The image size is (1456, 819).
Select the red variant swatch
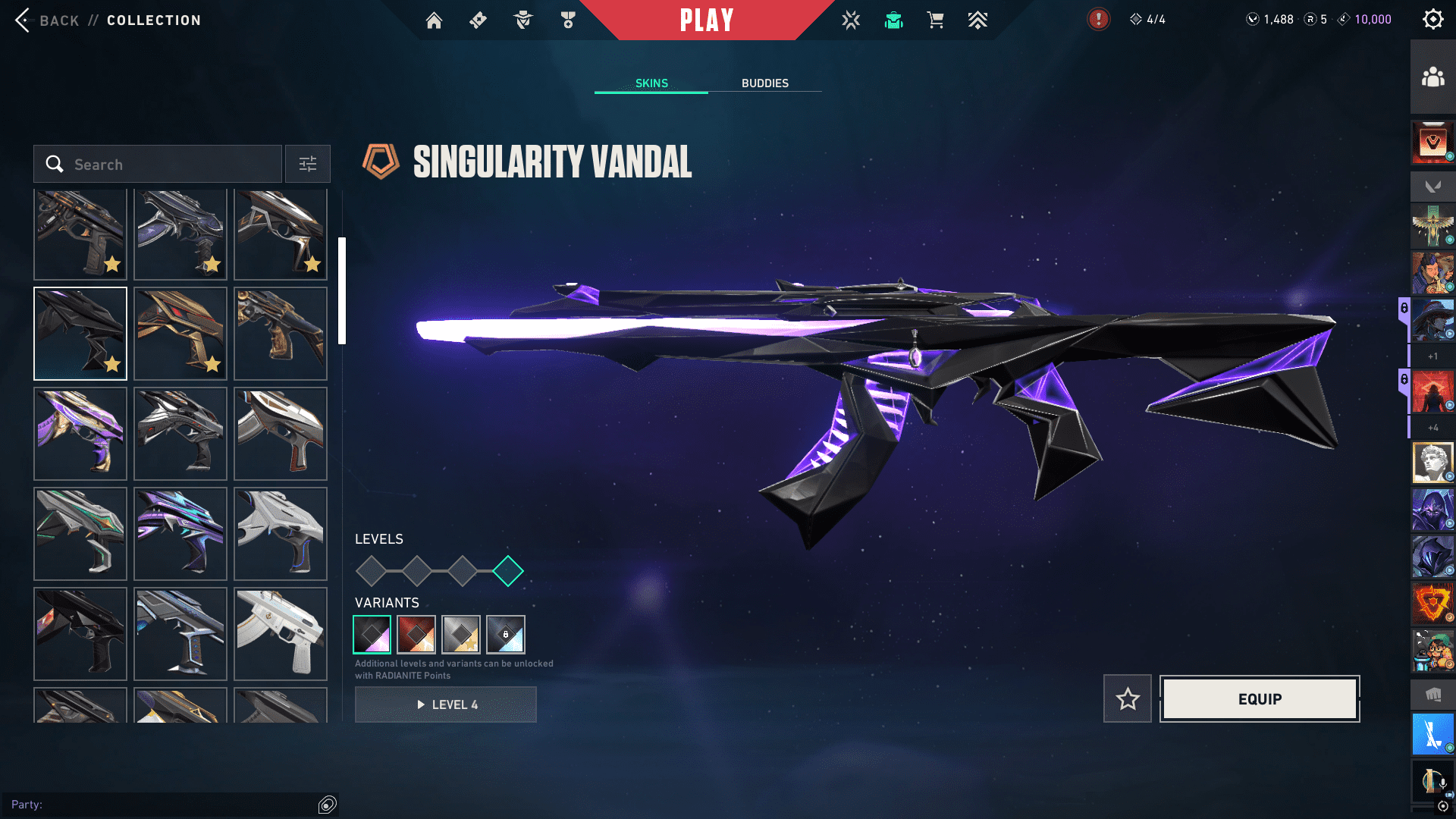tap(416, 635)
